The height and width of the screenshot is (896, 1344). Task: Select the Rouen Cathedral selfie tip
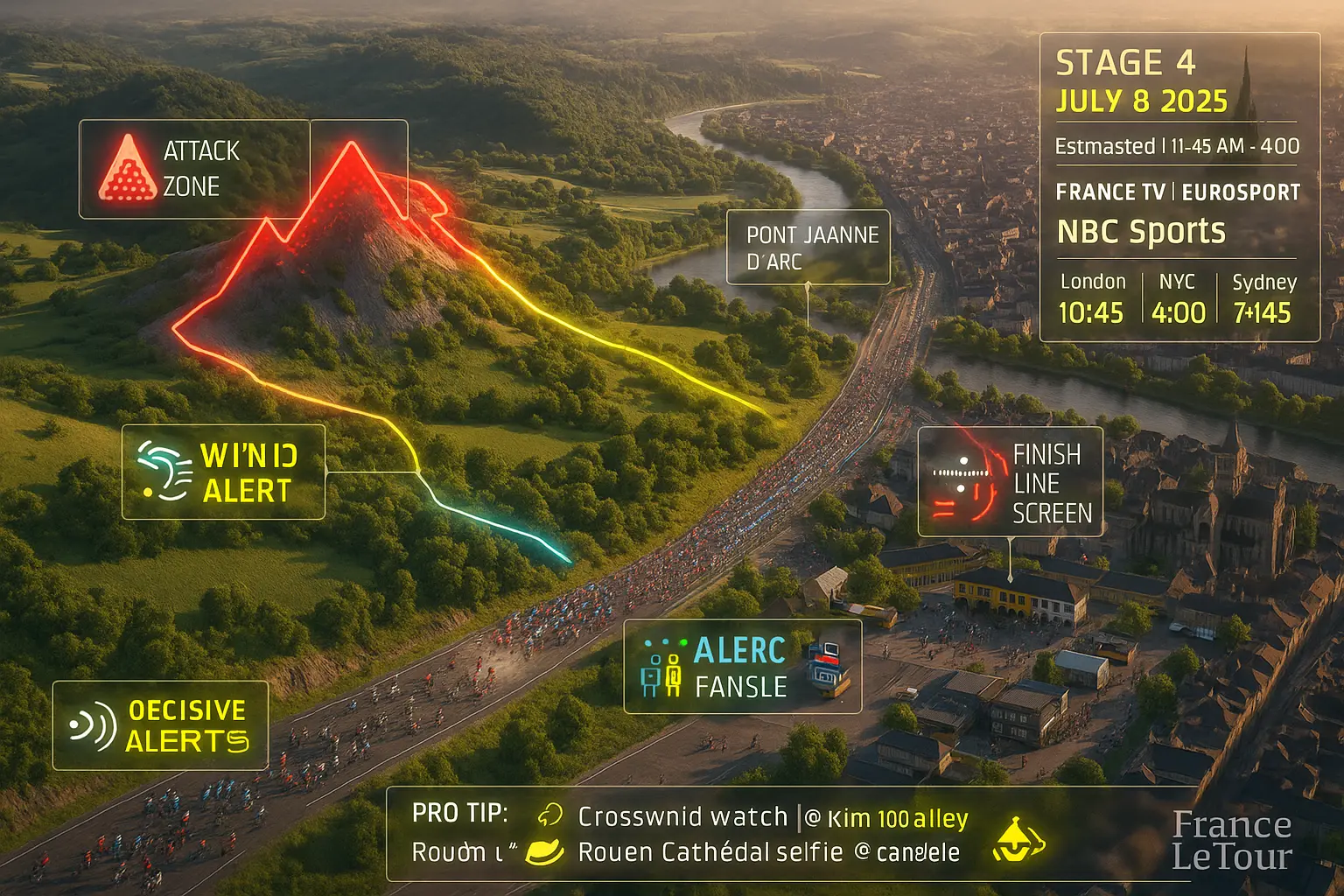point(768,852)
